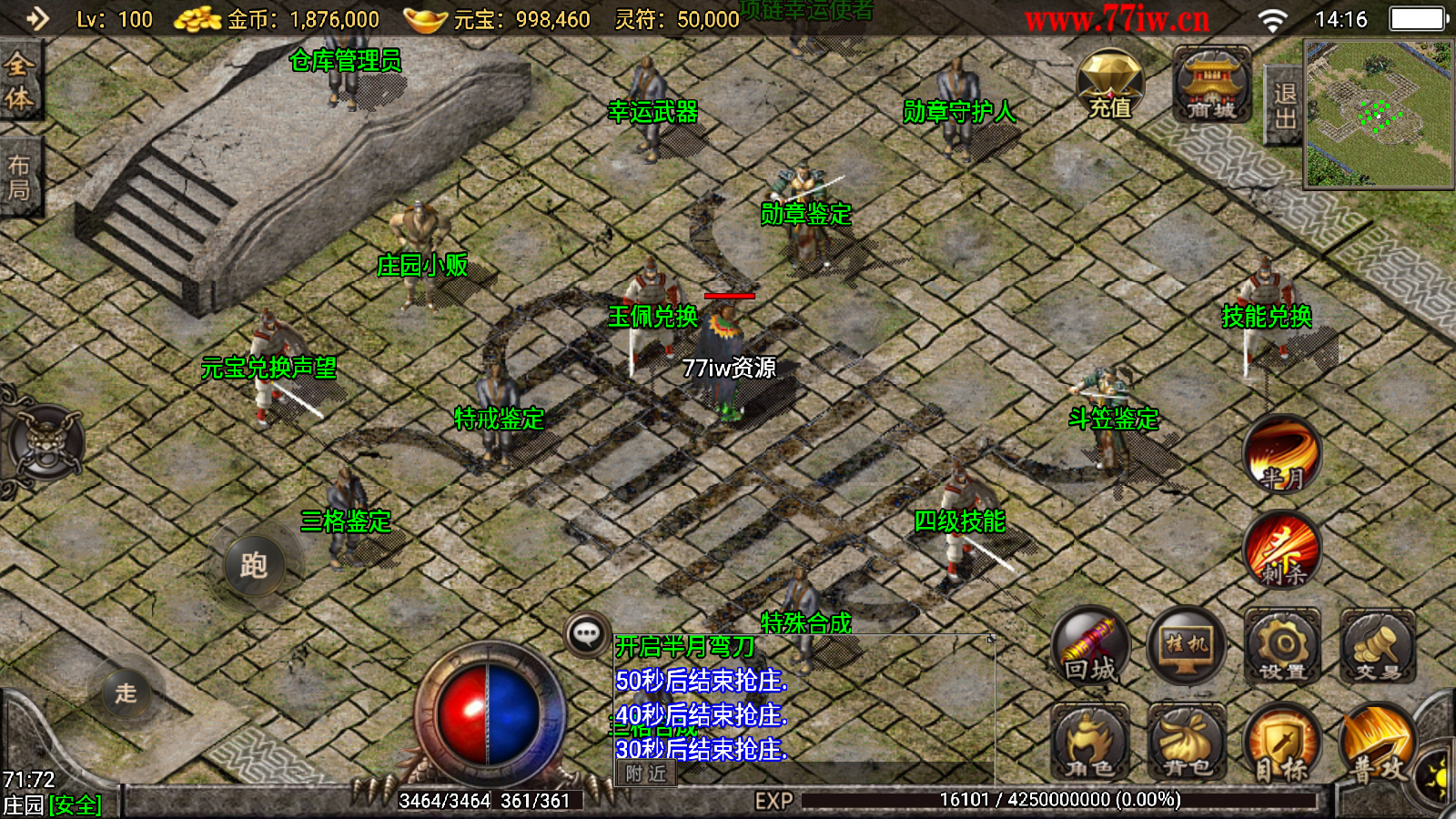The height and width of the screenshot is (819, 1456).
Task: Open the 角色 character sheet
Action: (x=1090, y=743)
